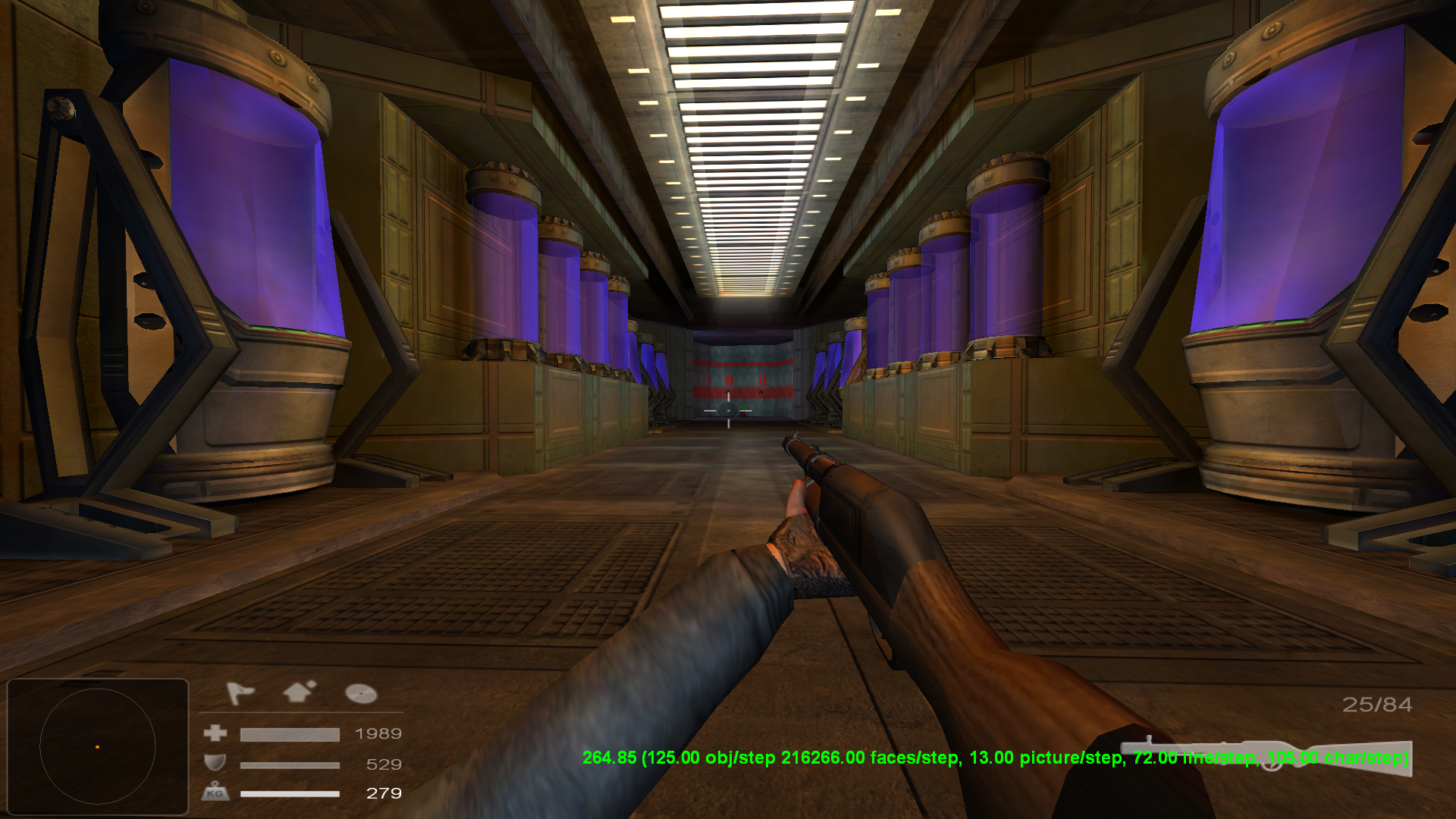Viewport: 1456px width, 819px height.
Task: Click the health cross icon
Action: pos(215,733)
